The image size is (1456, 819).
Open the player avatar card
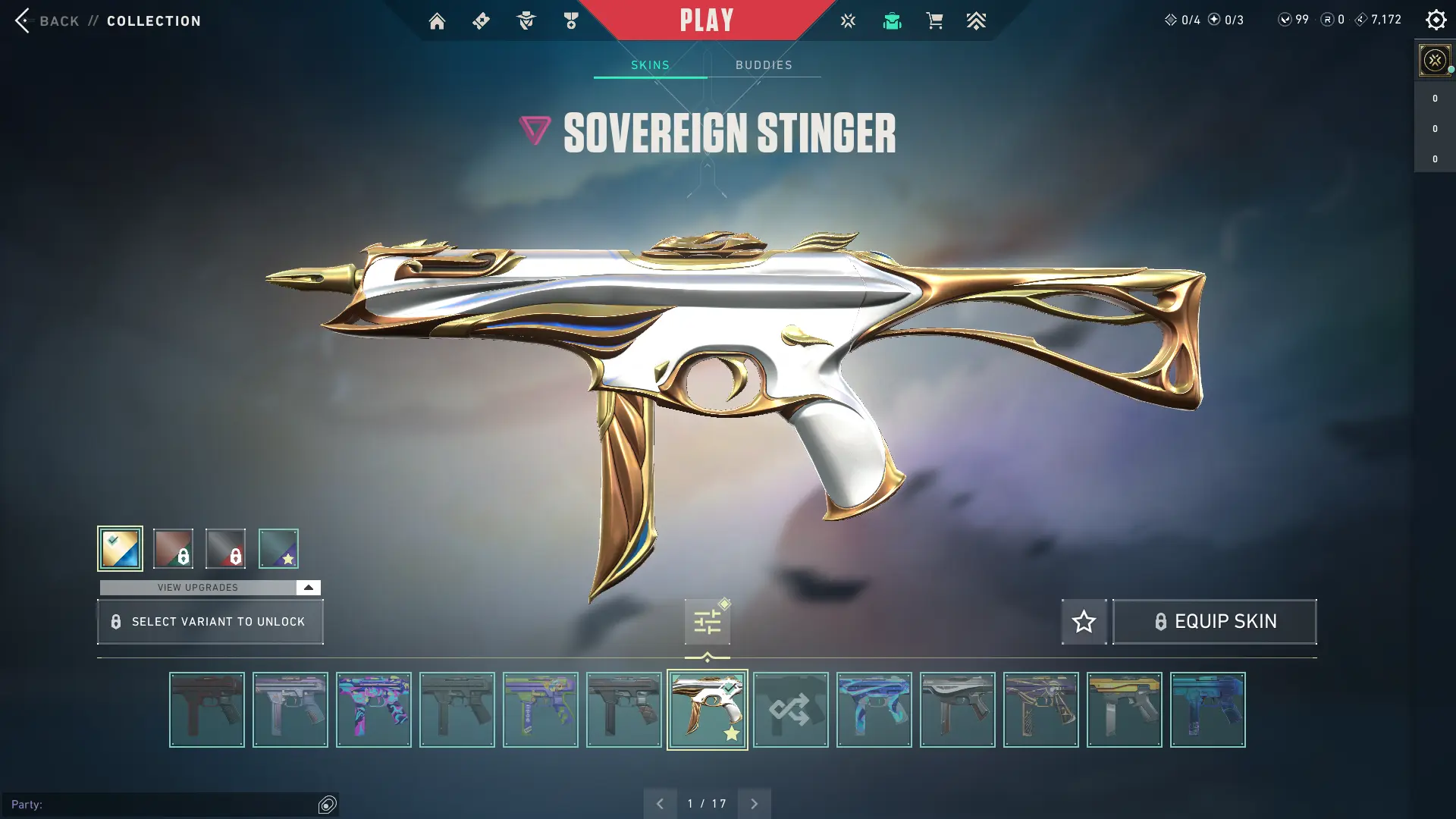[x=1434, y=60]
